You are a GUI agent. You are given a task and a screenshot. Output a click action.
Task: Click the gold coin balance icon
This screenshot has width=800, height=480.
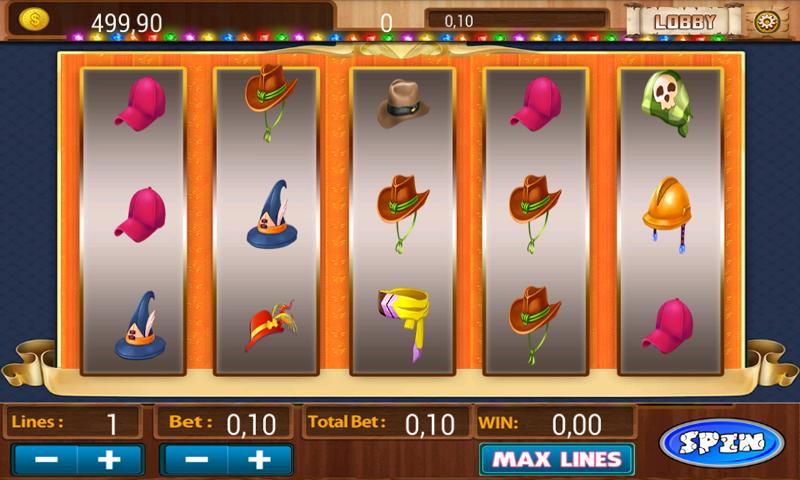pos(34,19)
